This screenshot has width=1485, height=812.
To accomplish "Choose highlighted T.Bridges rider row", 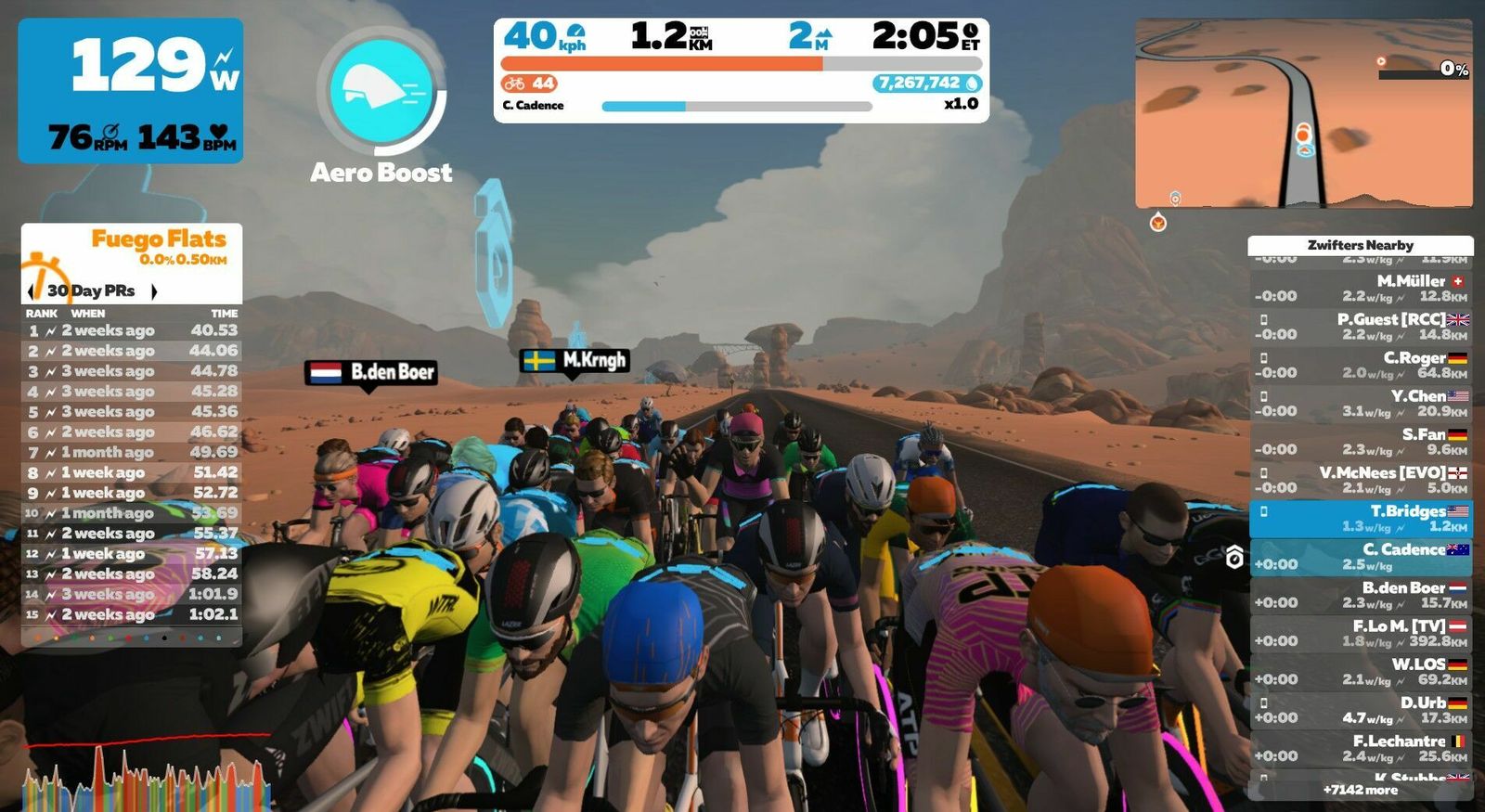I will tap(1361, 519).
